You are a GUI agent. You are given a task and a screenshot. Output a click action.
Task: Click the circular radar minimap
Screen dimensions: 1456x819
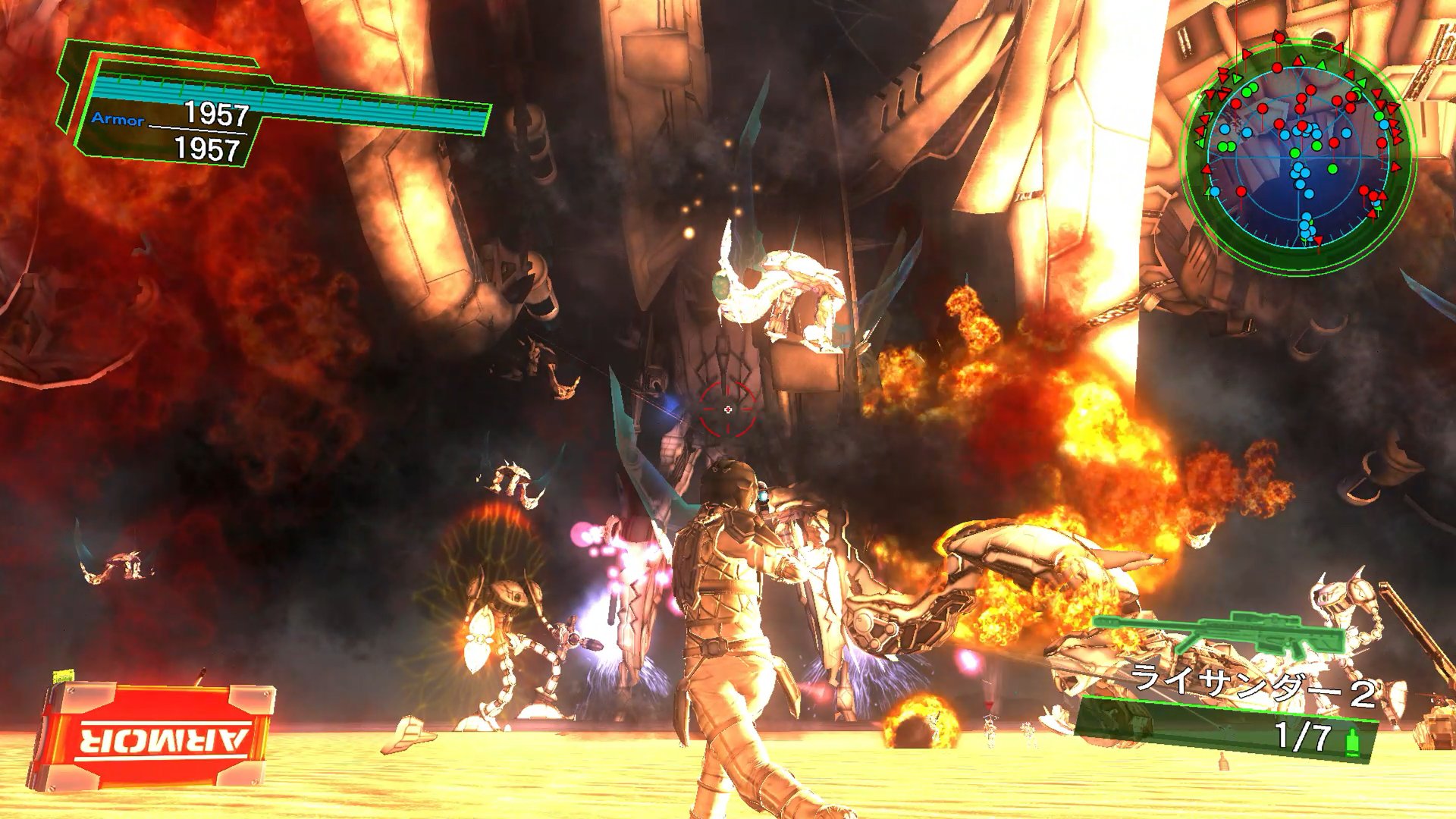(x=1298, y=155)
